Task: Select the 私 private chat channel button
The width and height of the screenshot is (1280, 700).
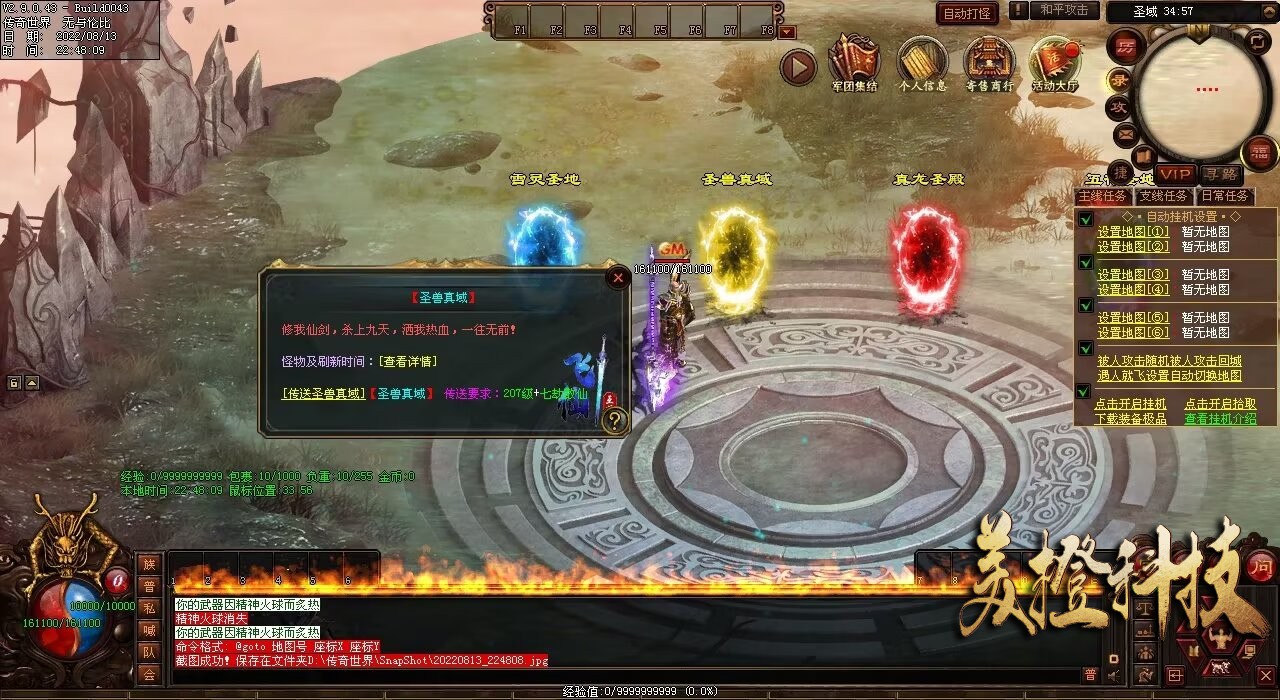Action: 149,608
